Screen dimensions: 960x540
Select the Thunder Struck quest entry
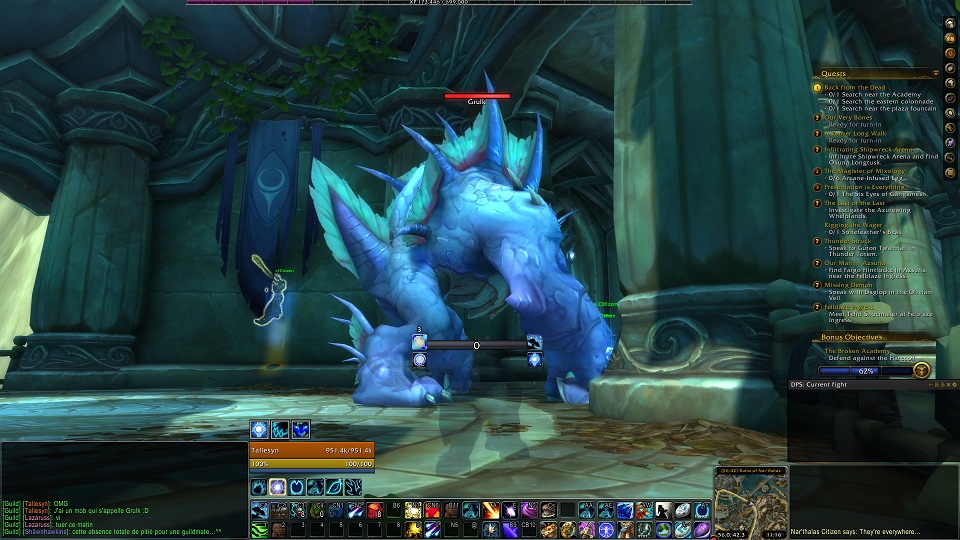tap(846, 241)
